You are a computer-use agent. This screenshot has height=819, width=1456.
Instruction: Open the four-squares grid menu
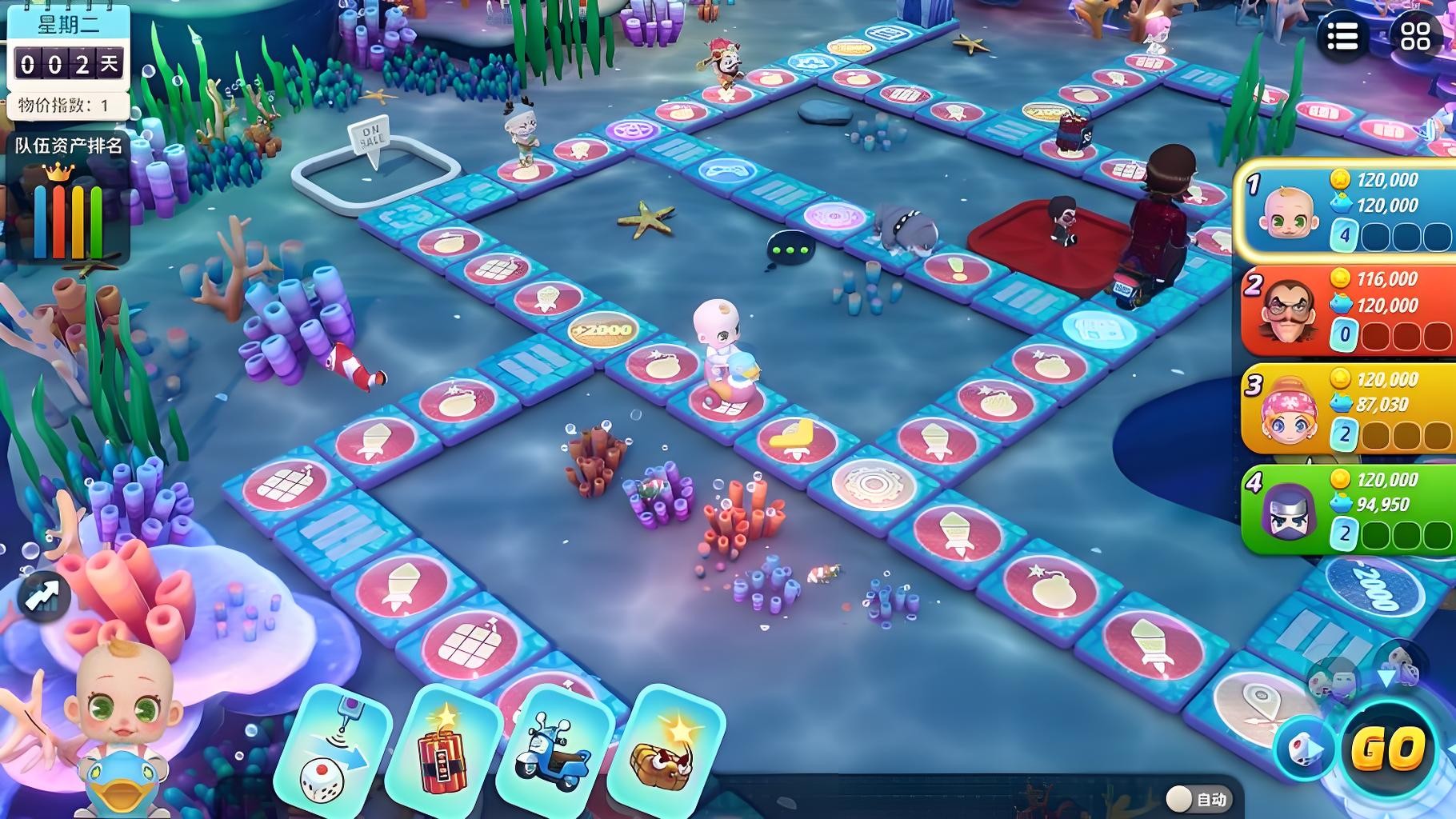point(1414,36)
